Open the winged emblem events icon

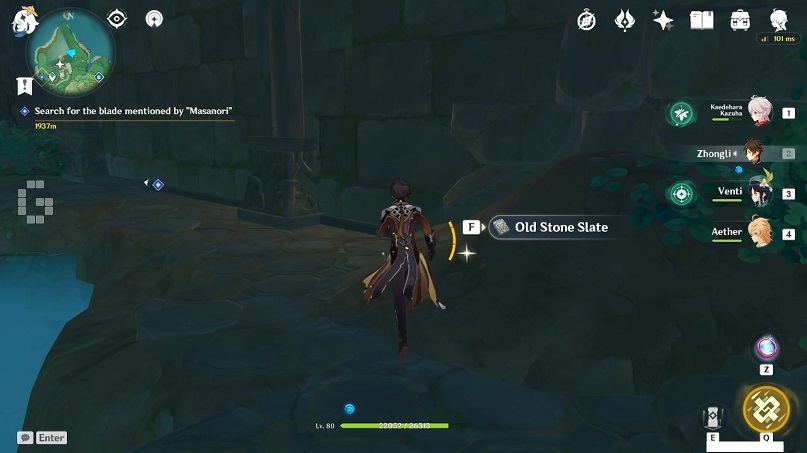click(625, 20)
